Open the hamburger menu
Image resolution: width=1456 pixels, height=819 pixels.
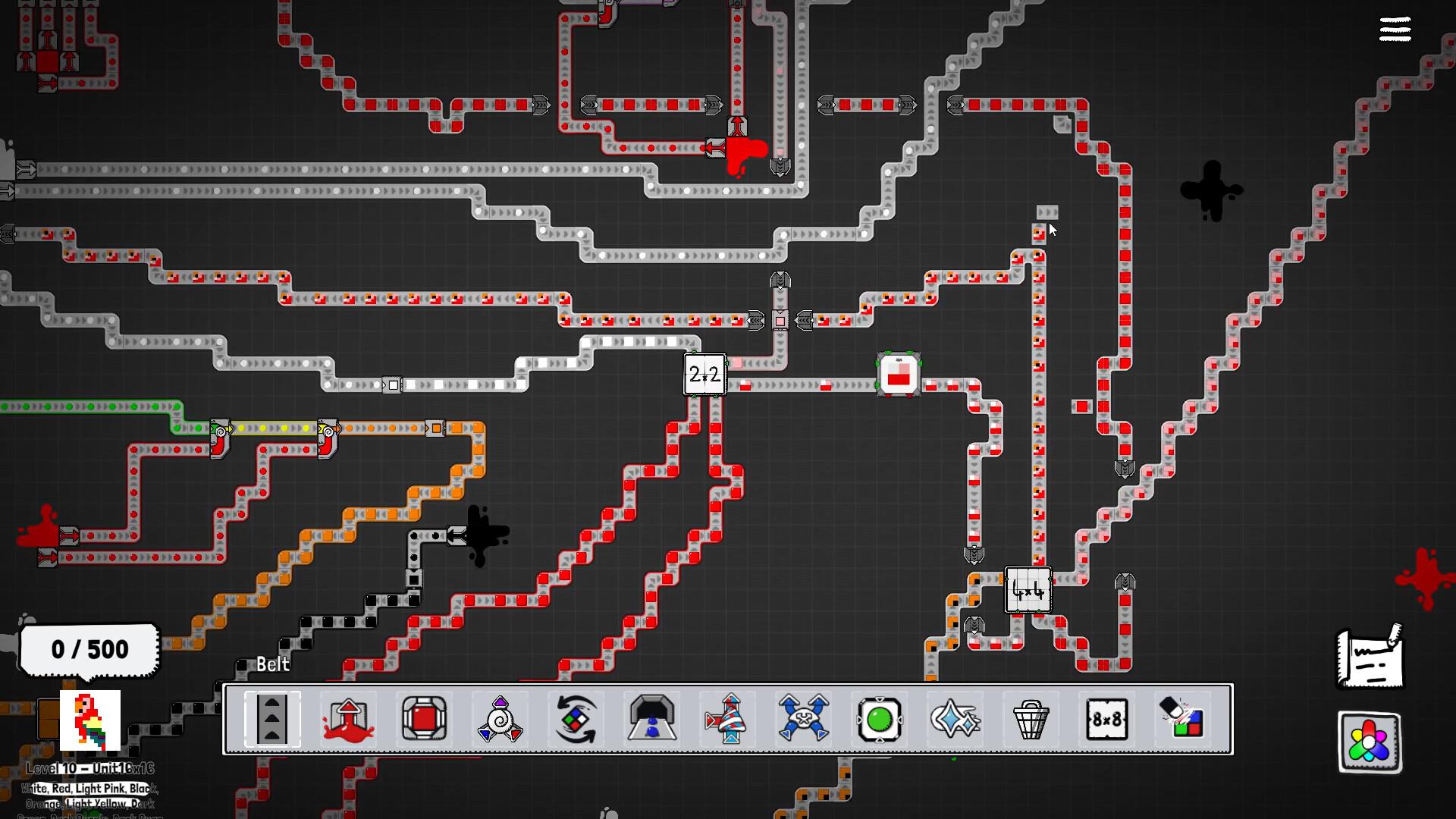click(1395, 29)
